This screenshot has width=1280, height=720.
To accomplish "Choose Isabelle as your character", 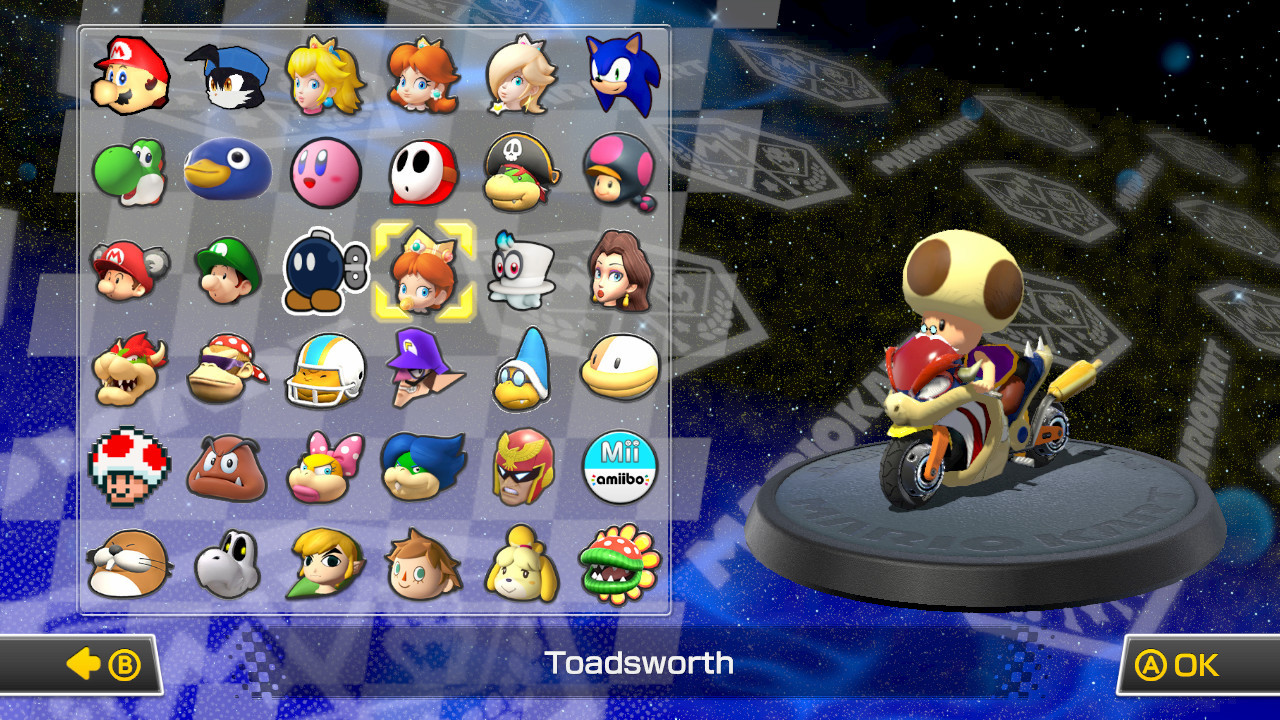I will coord(521,563).
